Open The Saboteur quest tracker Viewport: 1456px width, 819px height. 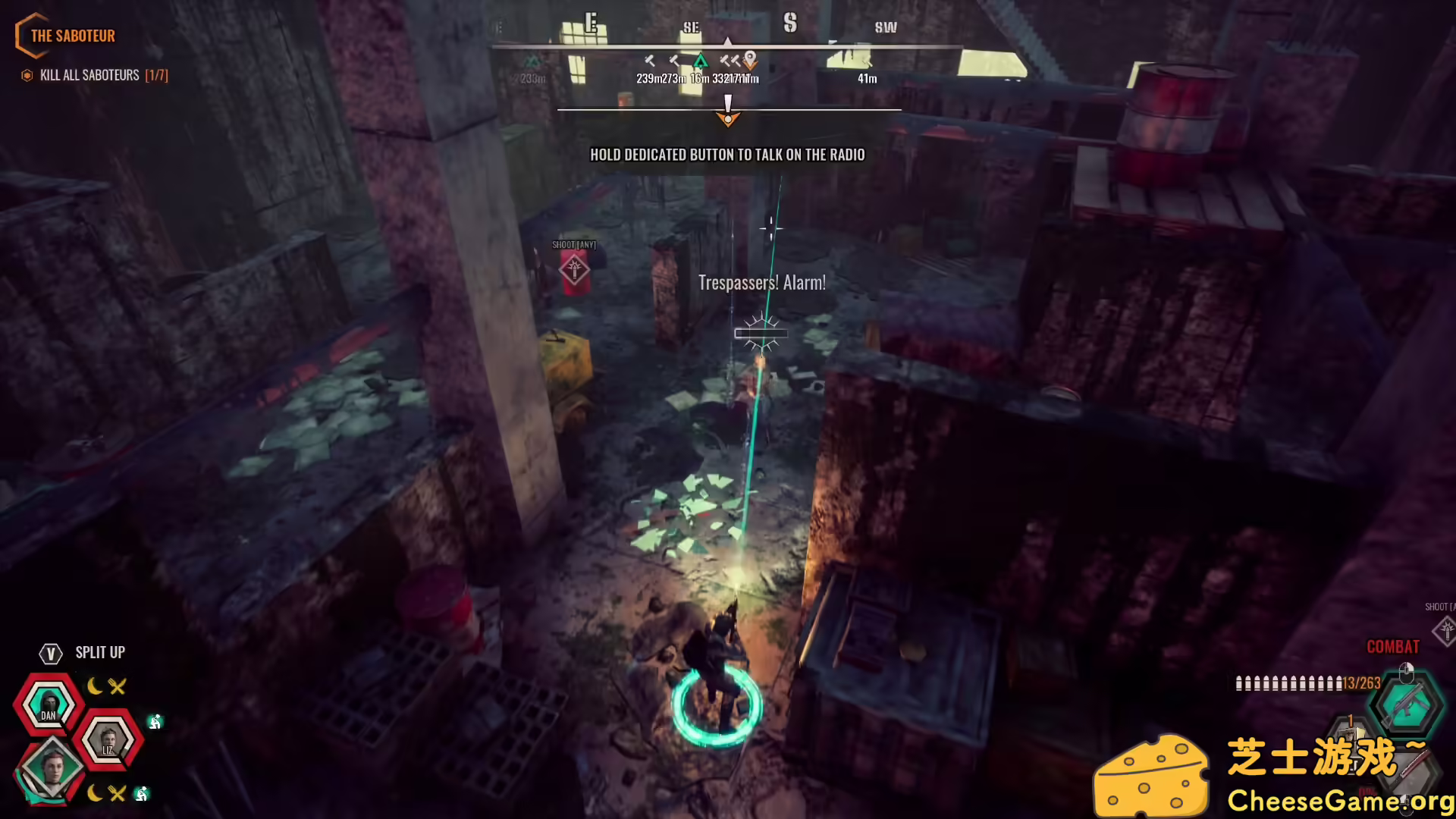pos(72,36)
